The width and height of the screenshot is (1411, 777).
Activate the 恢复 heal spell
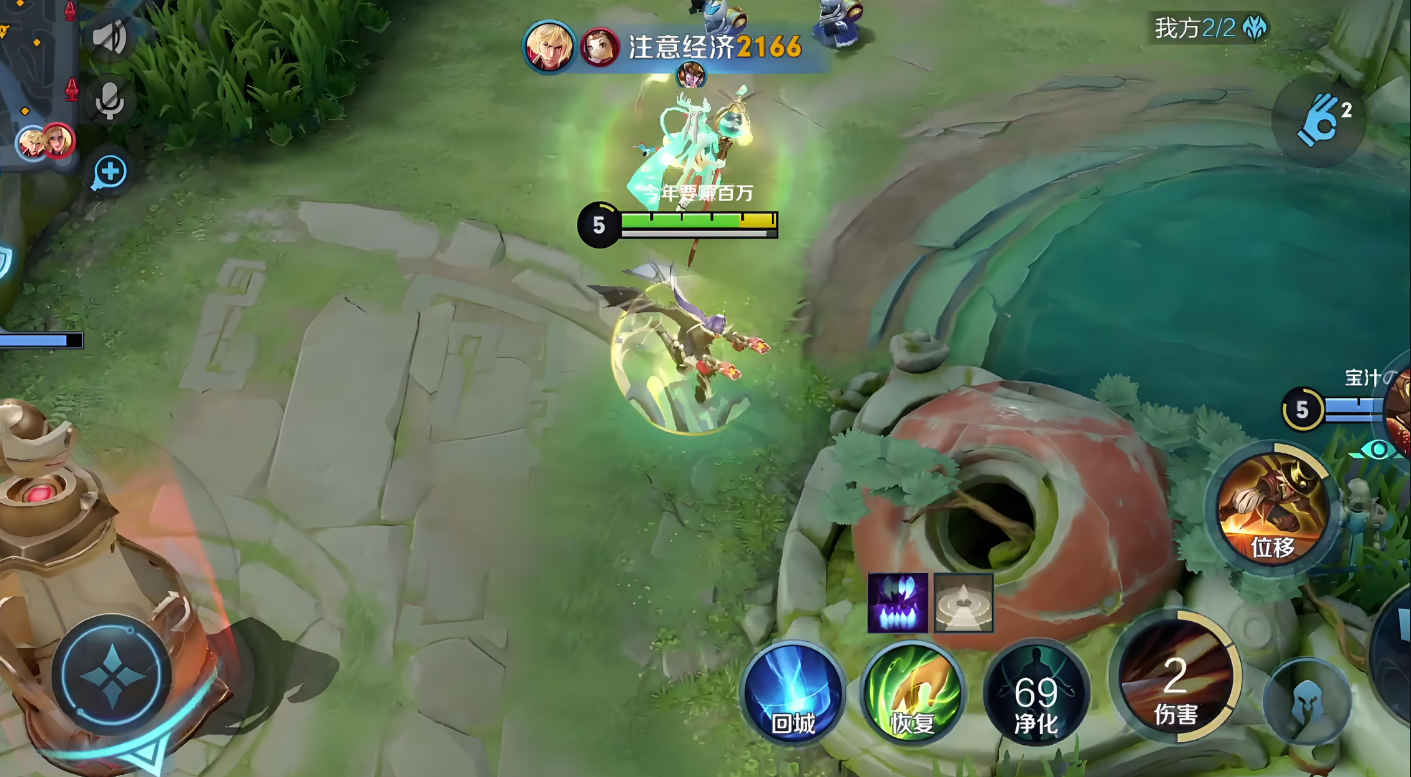pos(912,694)
